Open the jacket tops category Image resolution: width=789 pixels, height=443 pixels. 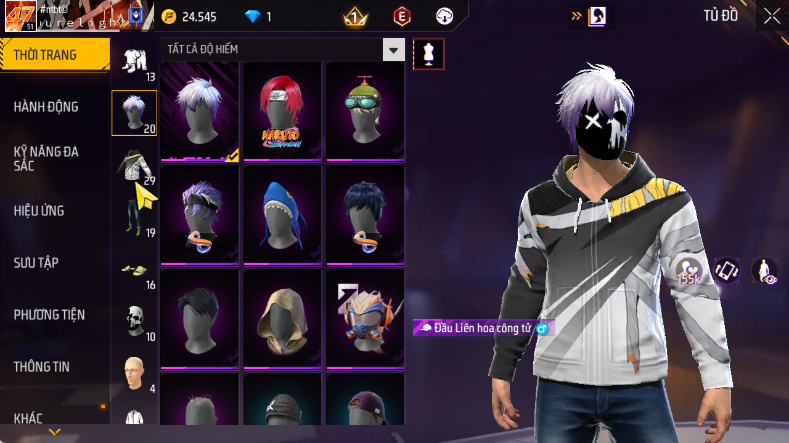click(x=133, y=164)
